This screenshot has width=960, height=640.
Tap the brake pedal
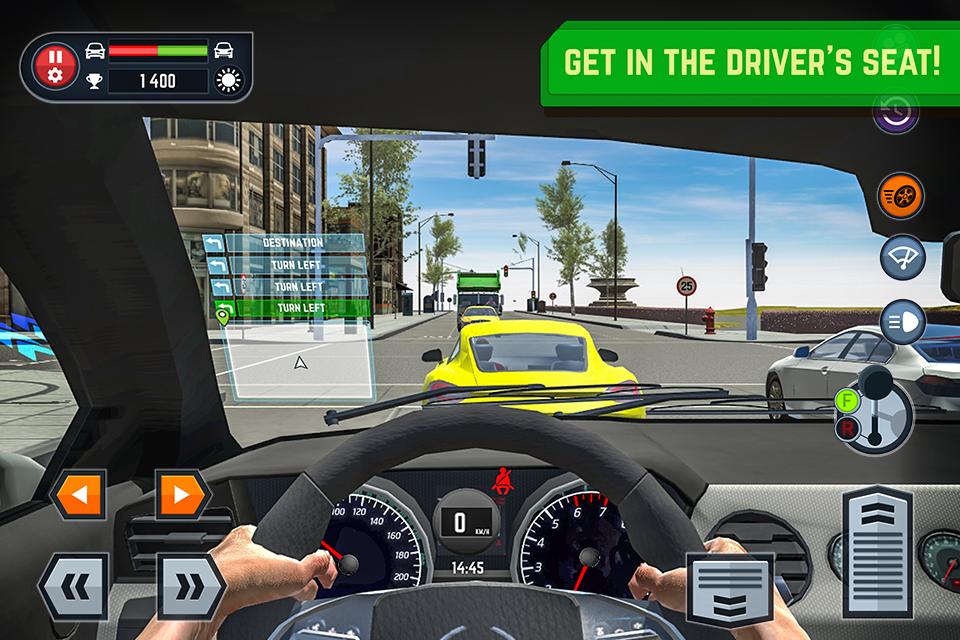[x=730, y=591]
